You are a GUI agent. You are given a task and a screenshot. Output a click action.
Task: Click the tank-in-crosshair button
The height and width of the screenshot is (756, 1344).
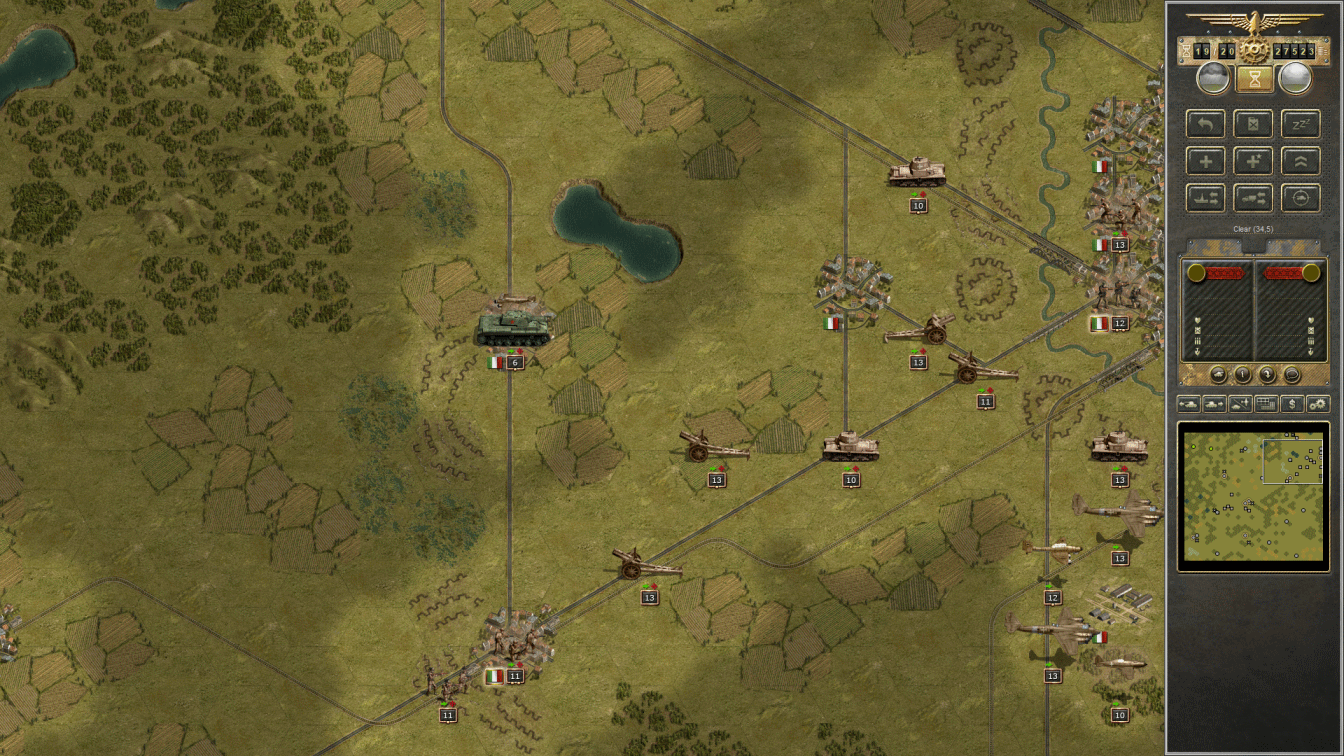[1300, 198]
